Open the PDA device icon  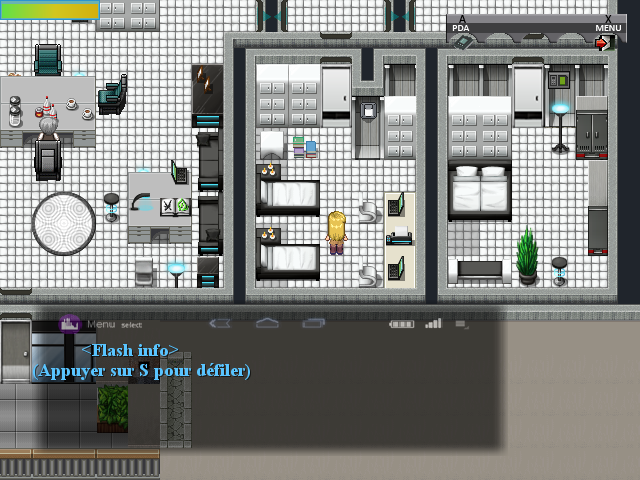coord(463,42)
